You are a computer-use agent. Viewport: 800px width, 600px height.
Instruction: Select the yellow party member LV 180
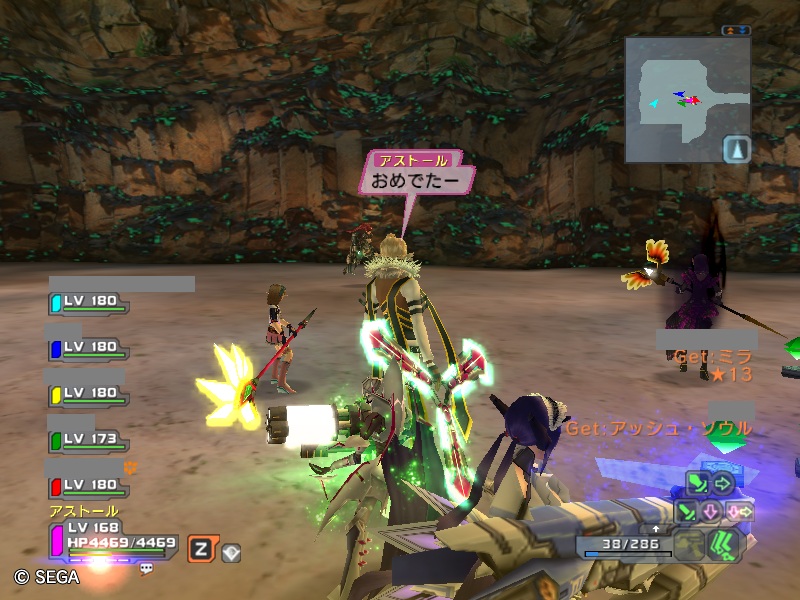tap(88, 393)
